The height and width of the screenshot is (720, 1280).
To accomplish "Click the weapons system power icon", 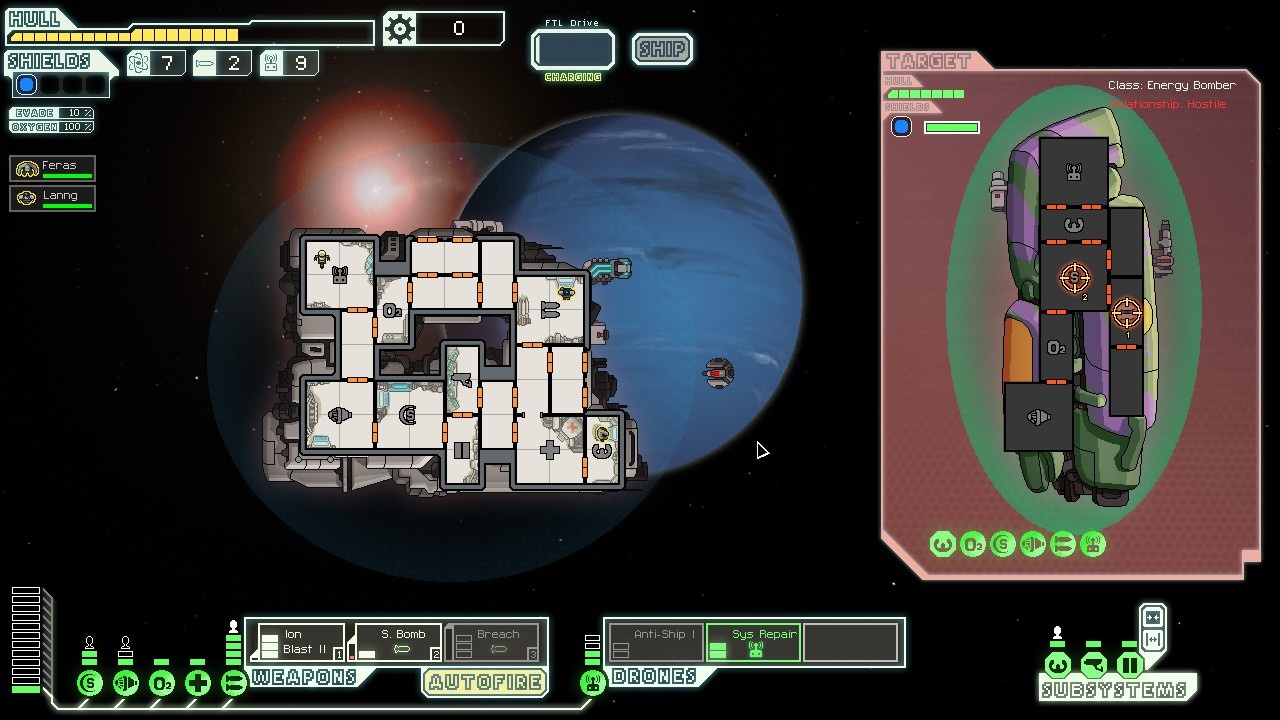I will 234,684.
